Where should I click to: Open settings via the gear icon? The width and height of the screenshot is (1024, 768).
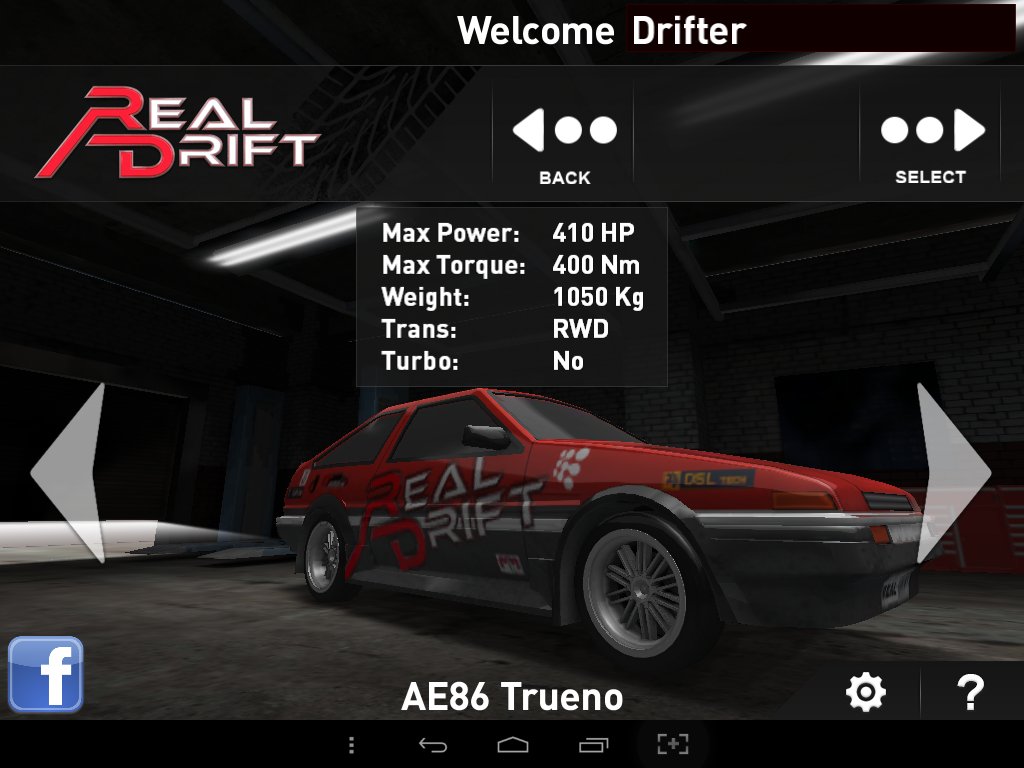(x=866, y=692)
